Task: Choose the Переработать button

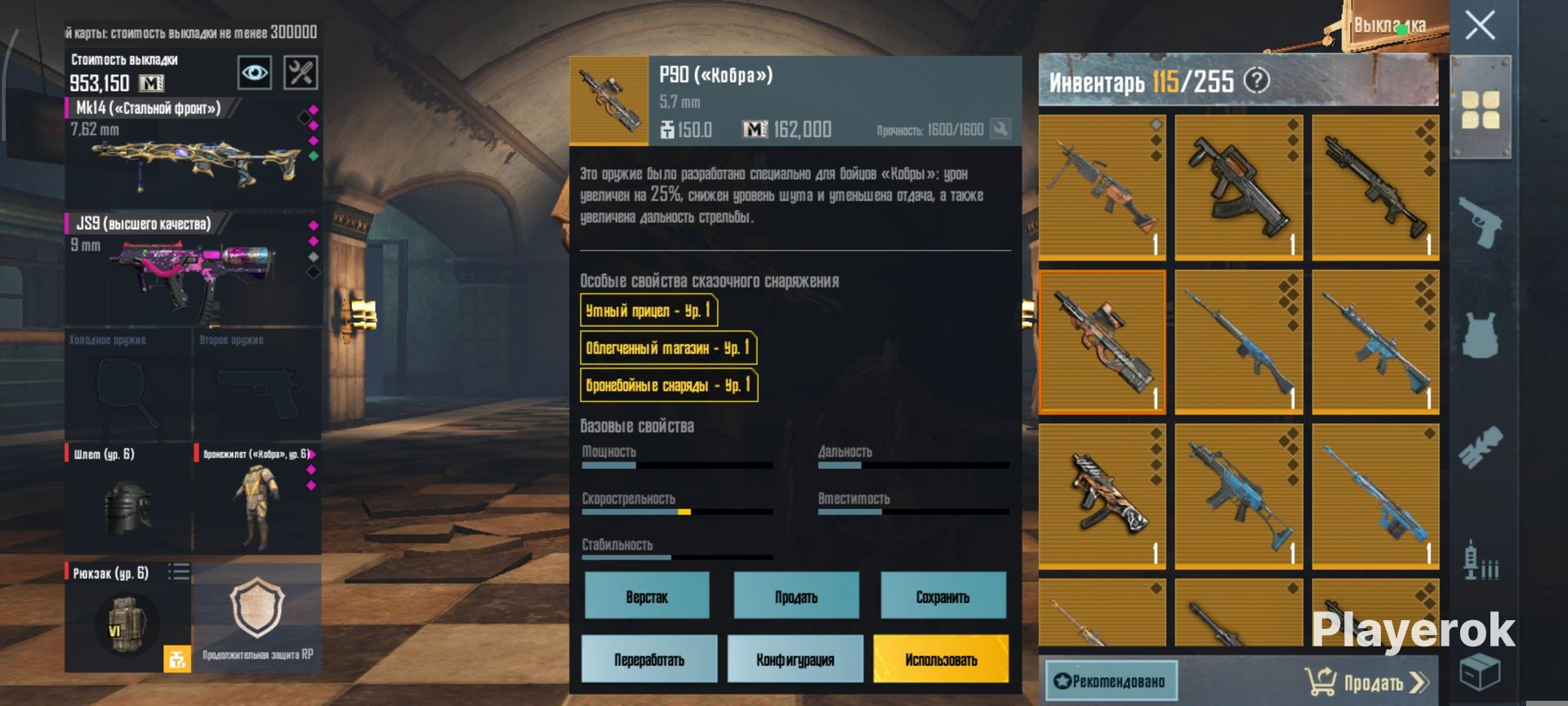Action: point(649,659)
